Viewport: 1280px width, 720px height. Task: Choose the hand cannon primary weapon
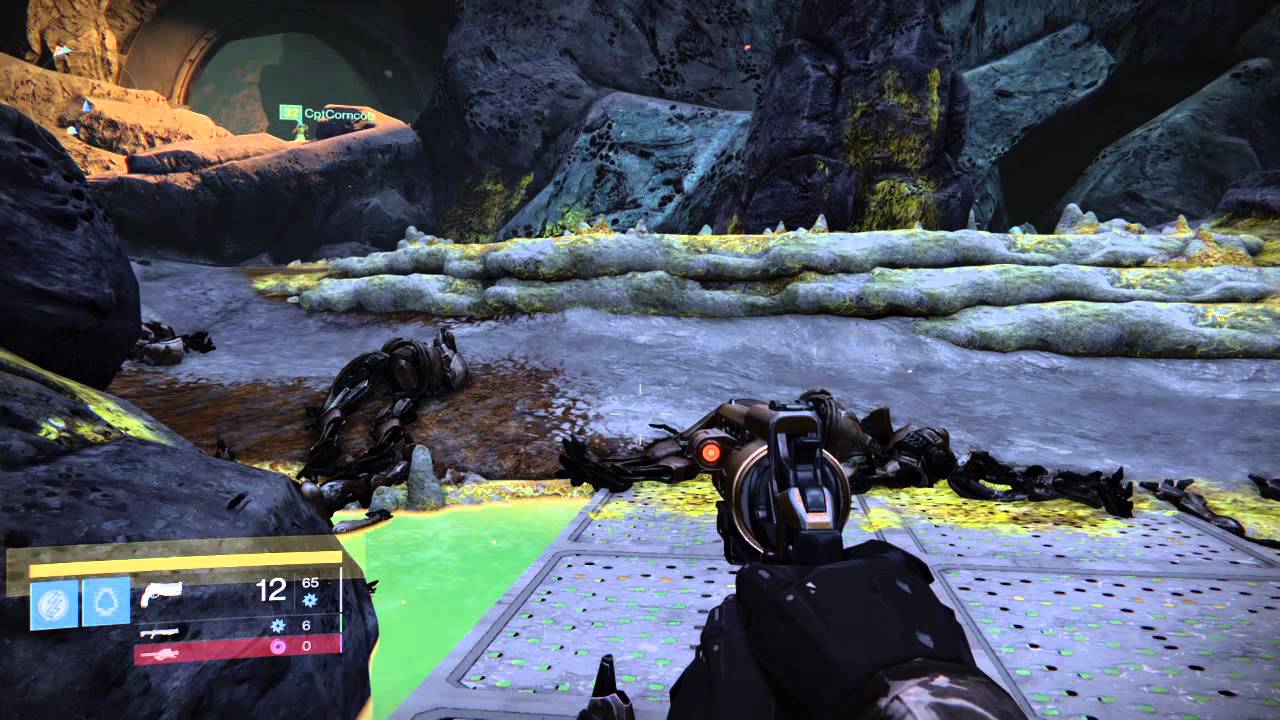tap(161, 594)
